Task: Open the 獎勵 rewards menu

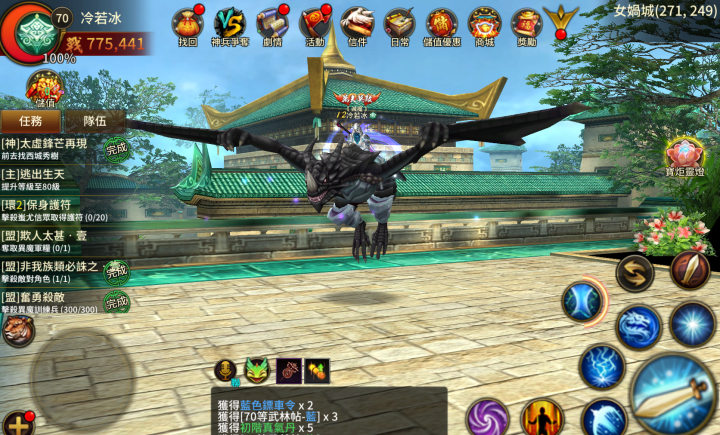Action: [527, 24]
